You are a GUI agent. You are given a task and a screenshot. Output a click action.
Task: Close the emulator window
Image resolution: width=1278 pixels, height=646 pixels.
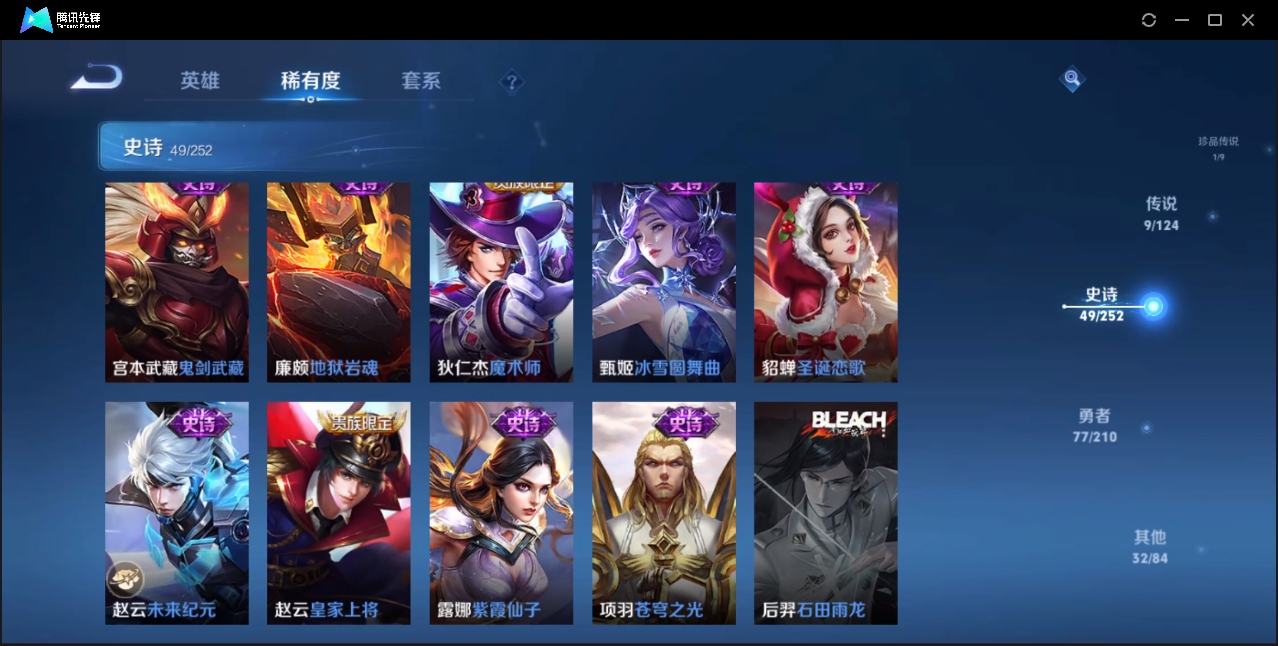[1248, 20]
